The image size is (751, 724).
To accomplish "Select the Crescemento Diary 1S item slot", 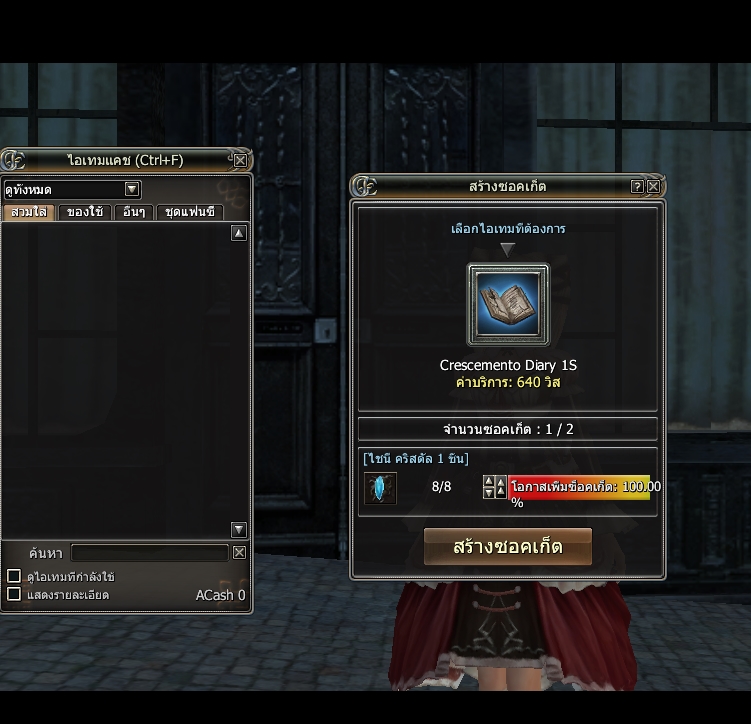I will [508, 304].
